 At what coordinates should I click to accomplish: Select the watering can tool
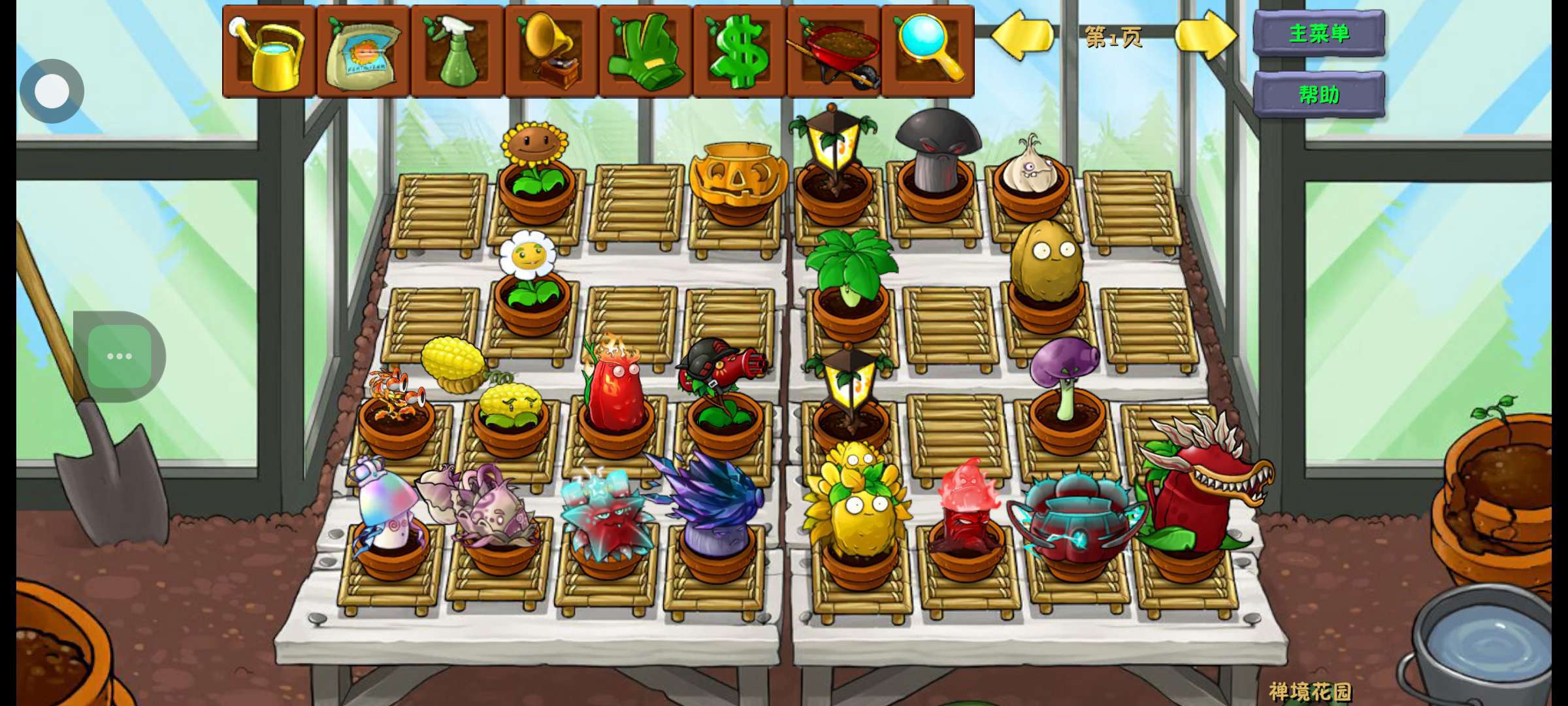269,52
